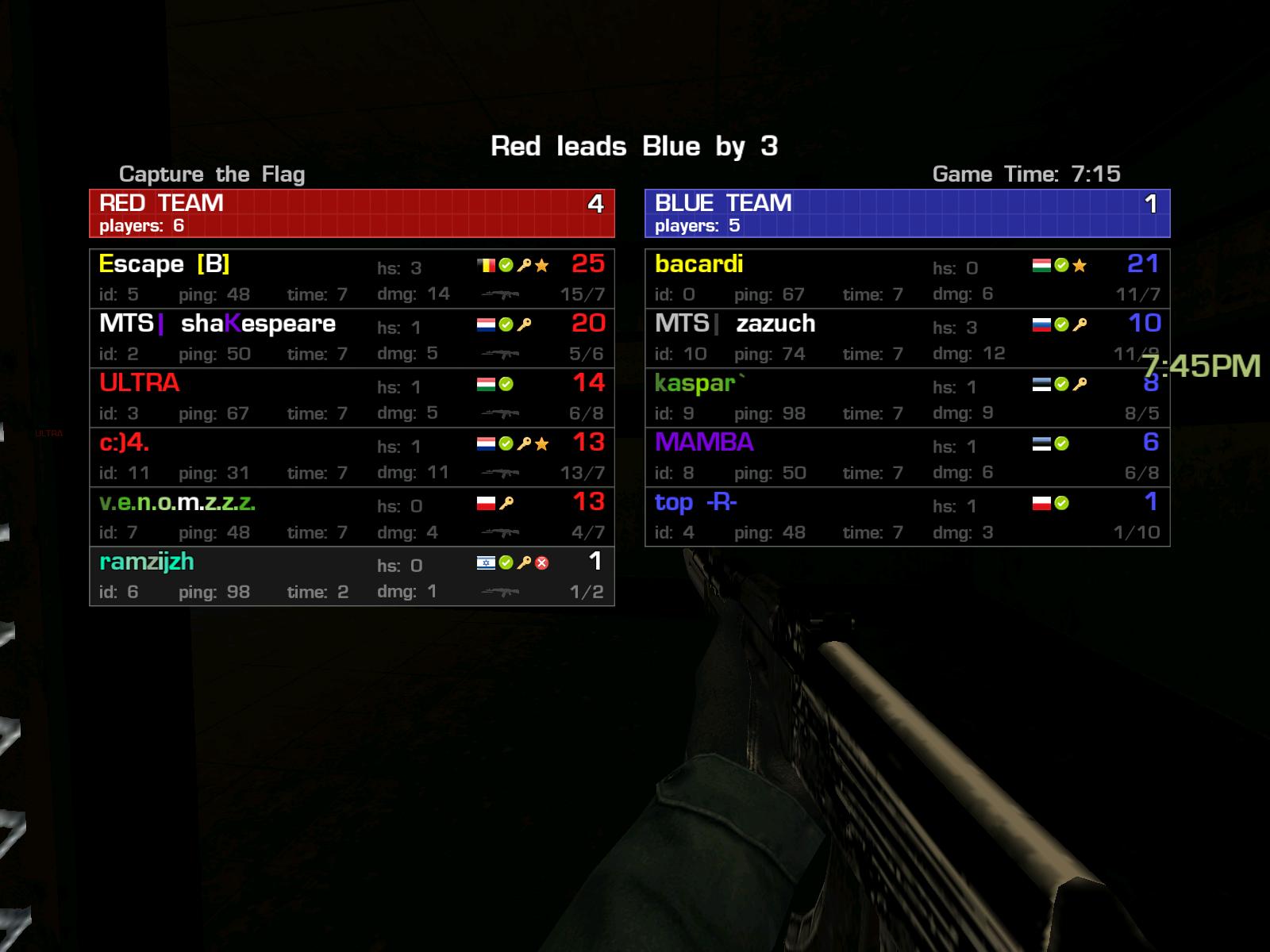1270x952 pixels.
Task: Choose player ULTRA in the red team list
Action: pos(352,397)
